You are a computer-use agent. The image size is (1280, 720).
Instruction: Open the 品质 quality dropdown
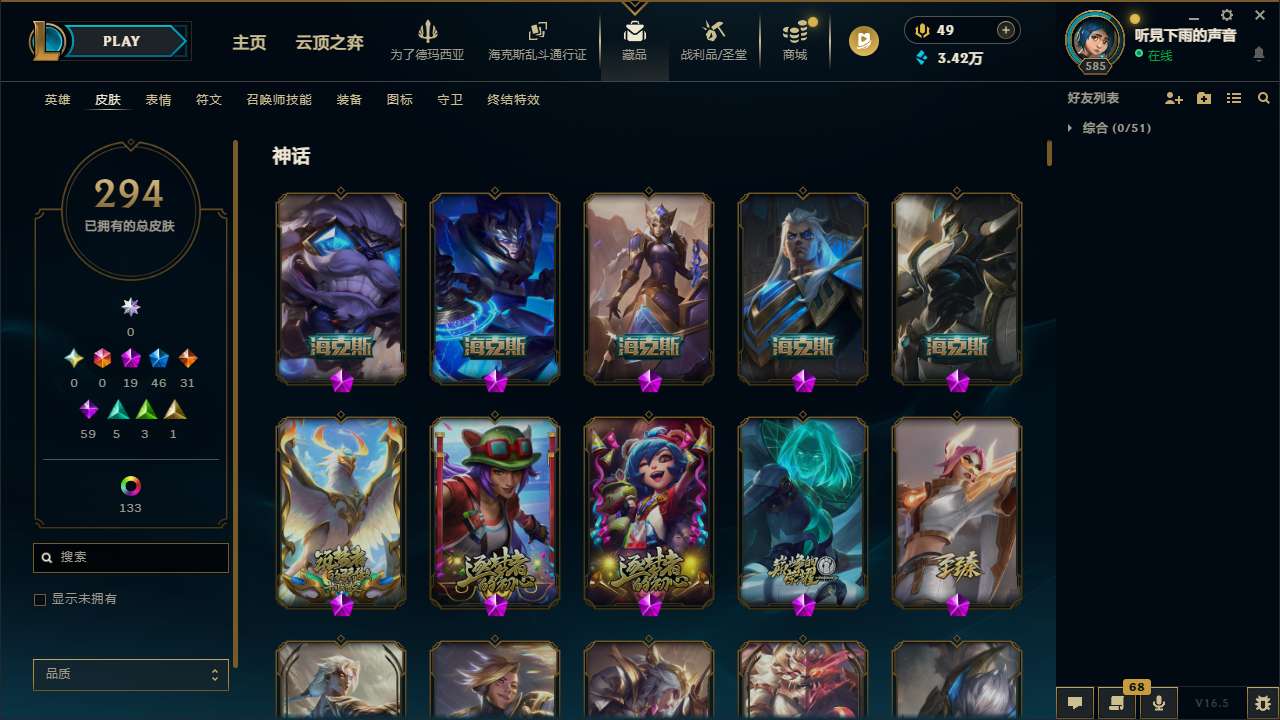(x=130, y=674)
